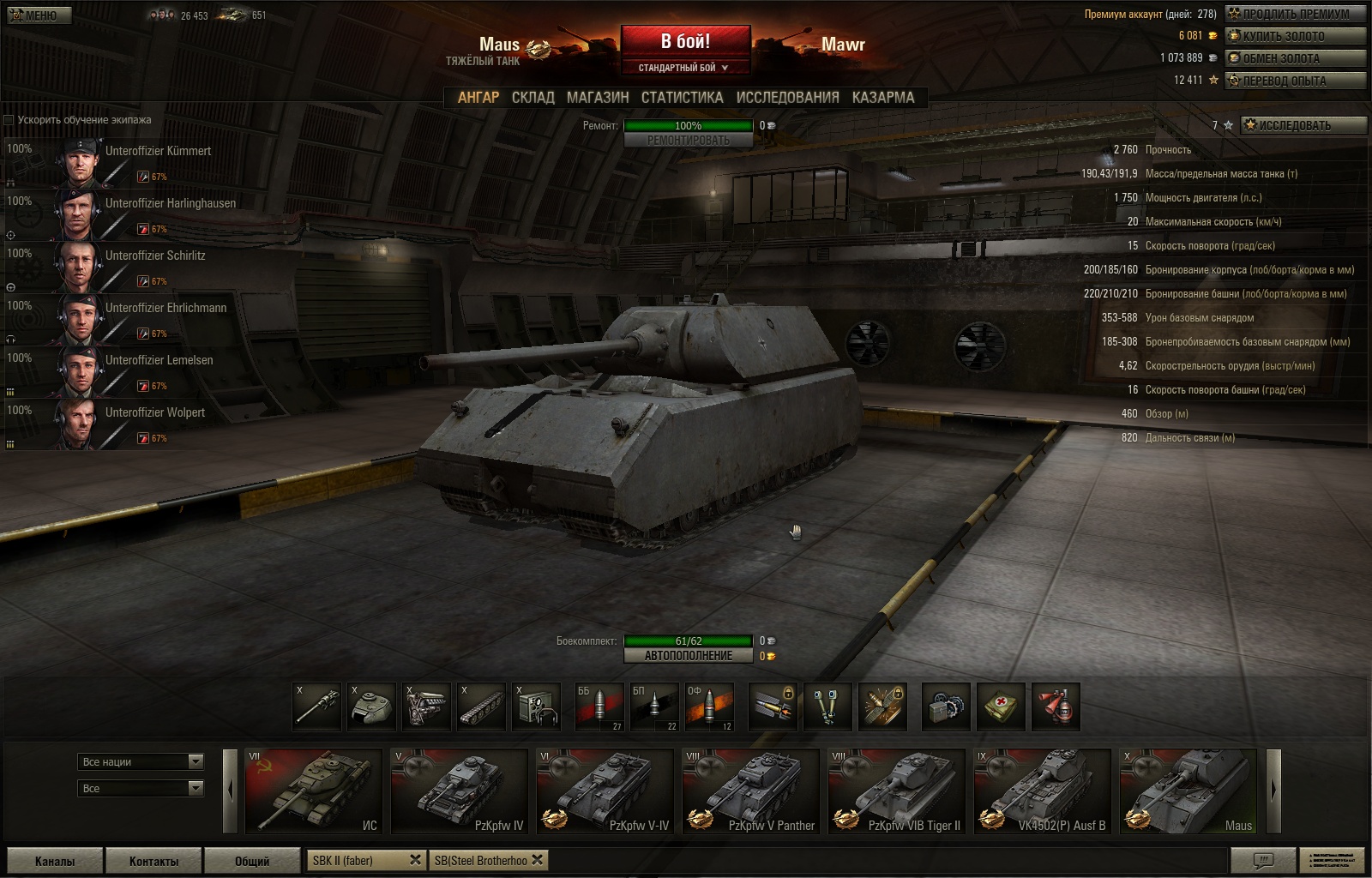This screenshot has width=1372, height=878.
Task: Click ПЕРЕВОД ОПЫТА button
Action: pyautogui.click(x=1295, y=81)
